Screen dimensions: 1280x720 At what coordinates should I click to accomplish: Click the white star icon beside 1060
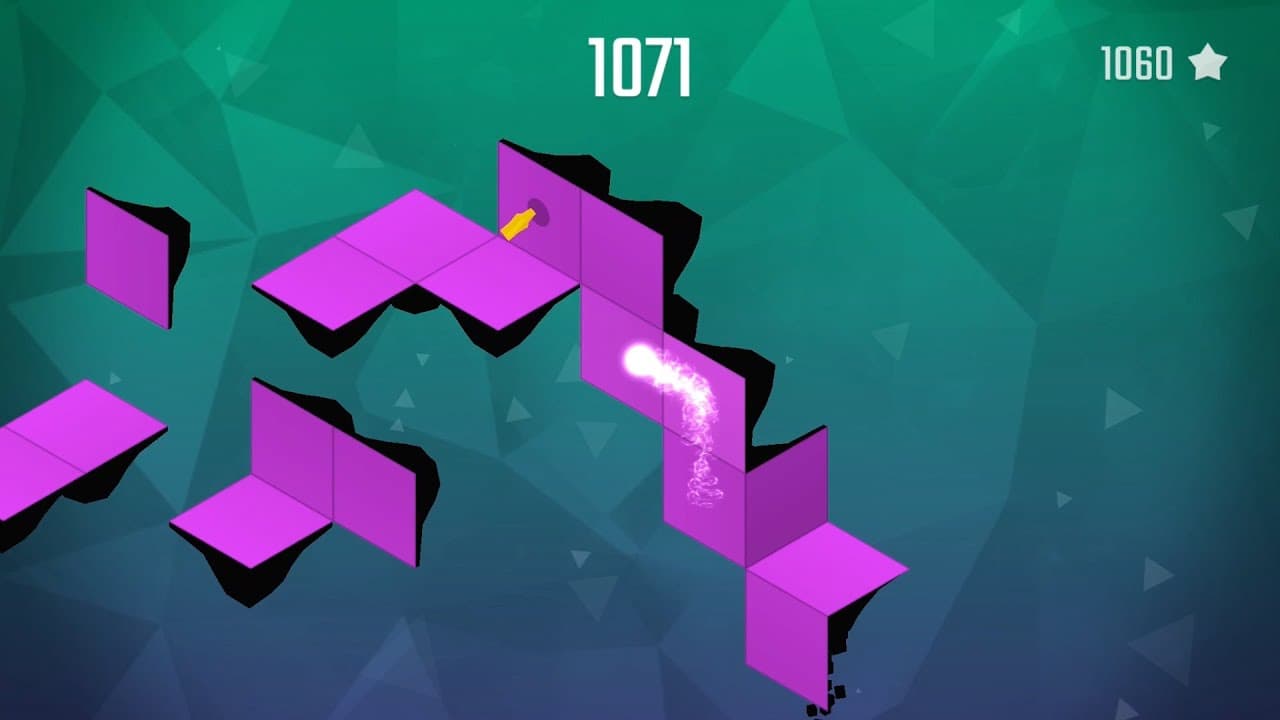(x=1210, y=63)
